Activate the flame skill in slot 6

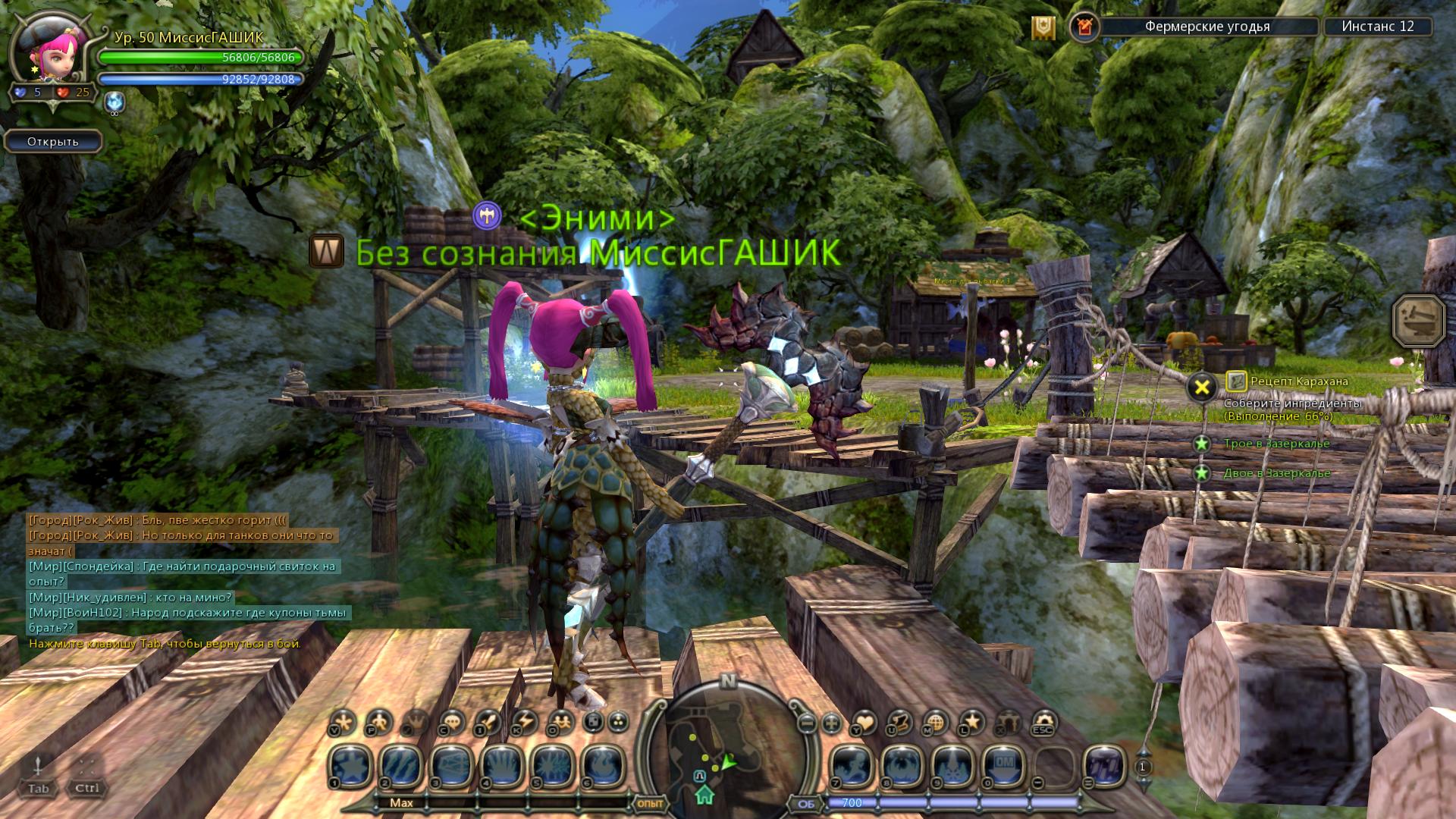603,764
